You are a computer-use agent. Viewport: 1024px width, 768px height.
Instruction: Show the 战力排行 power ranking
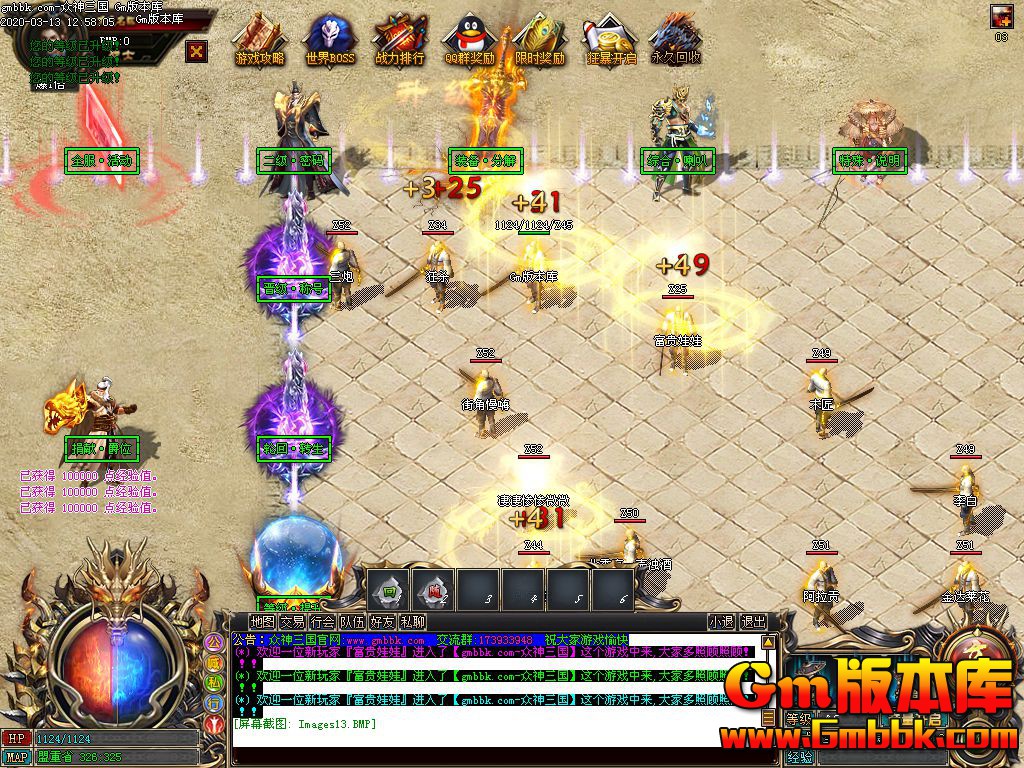click(x=400, y=40)
